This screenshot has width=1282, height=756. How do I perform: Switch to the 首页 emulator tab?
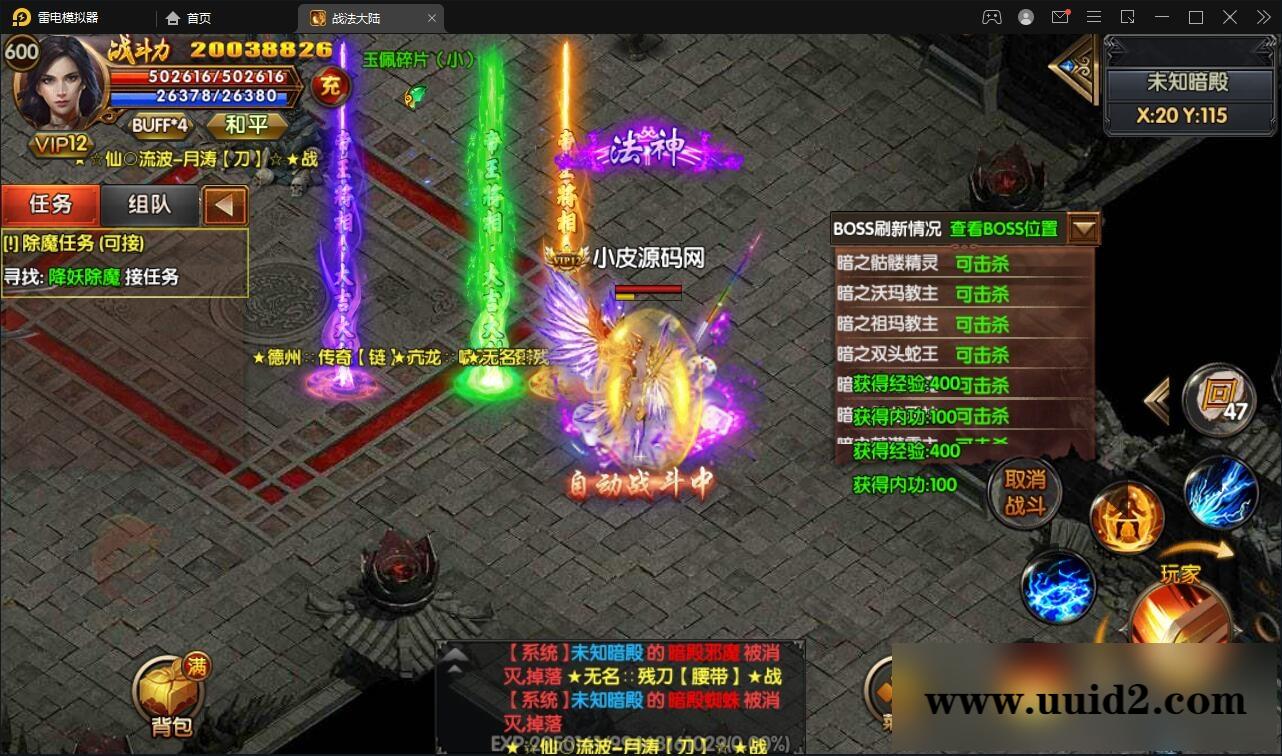(x=200, y=17)
